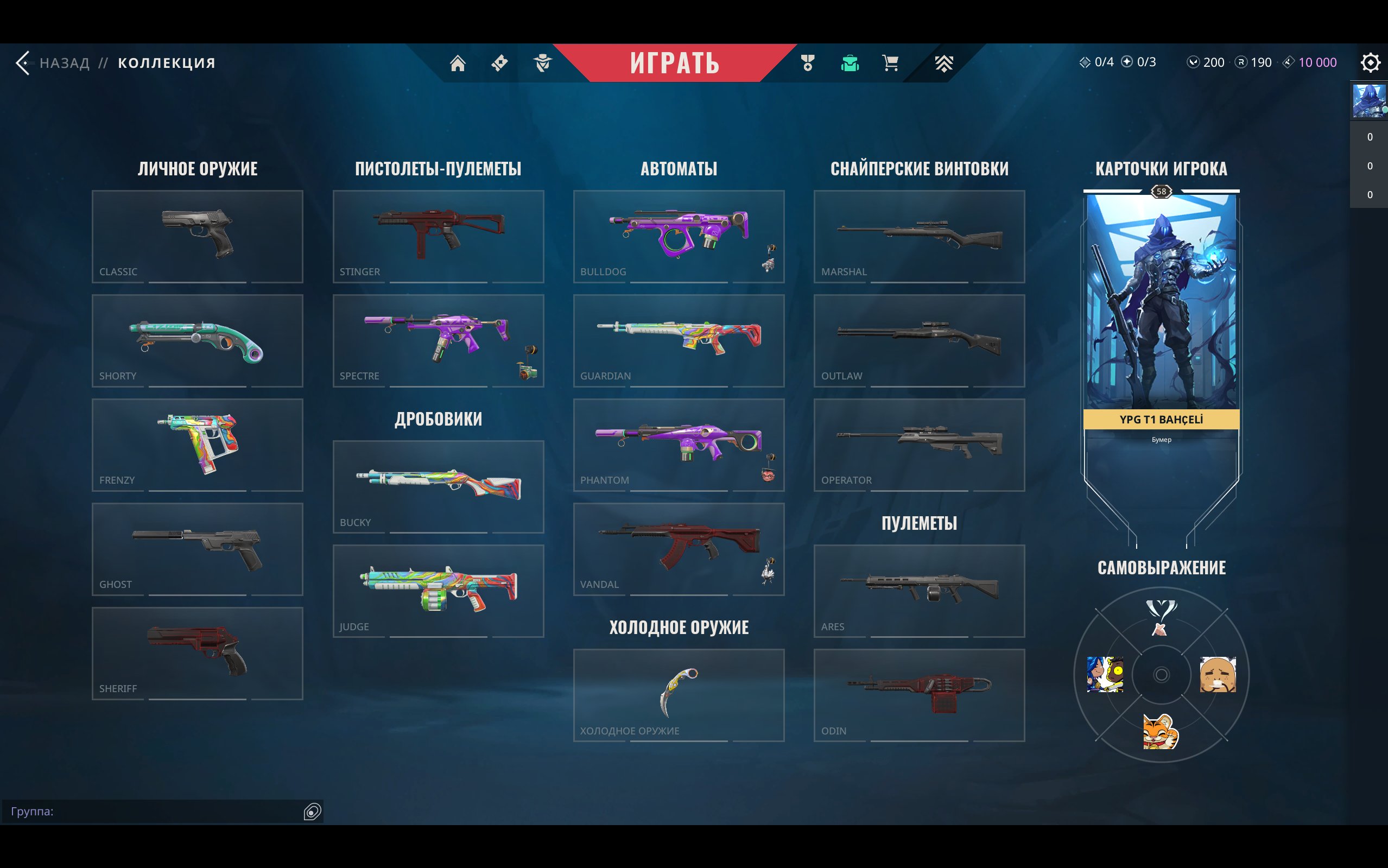
Task: Open the Agents icon next to play button
Action: (x=543, y=63)
